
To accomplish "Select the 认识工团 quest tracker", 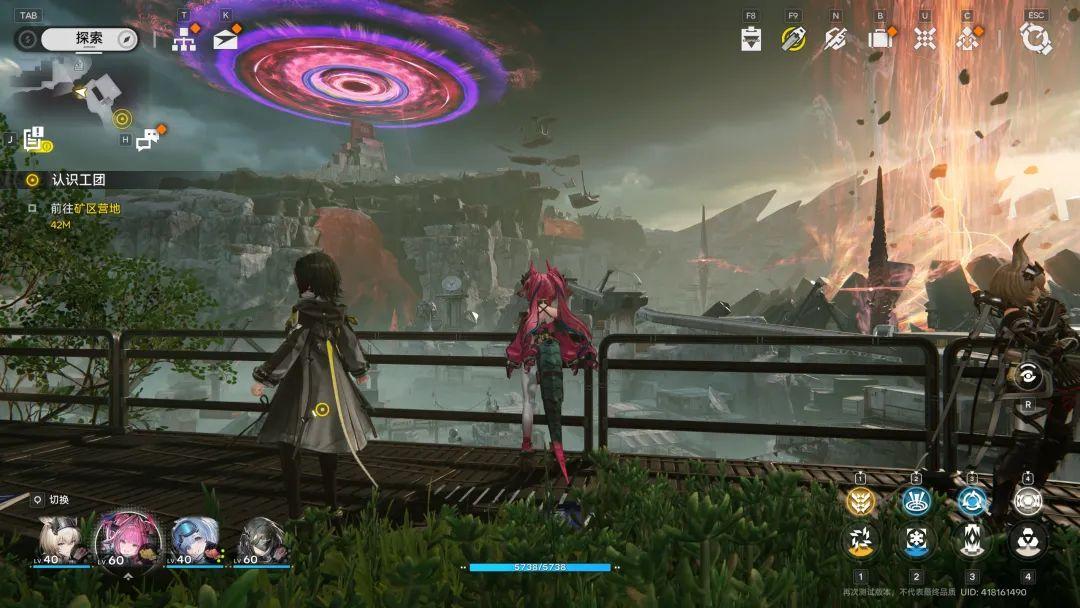I will click(x=78, y=180).
